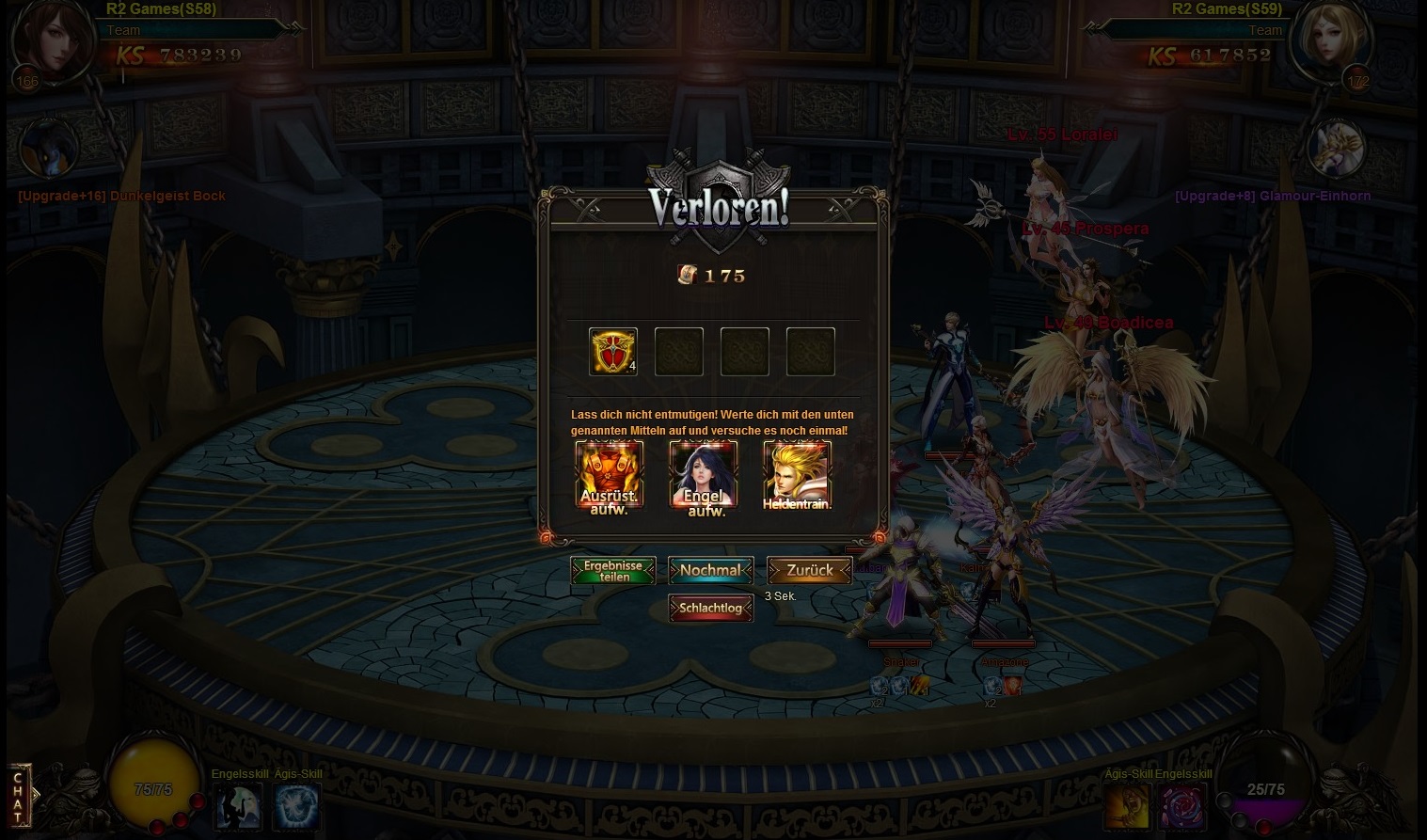1427x840 pixels.
Task: Activate the left Ägis-Skill icon
Action: click(297, 807)
